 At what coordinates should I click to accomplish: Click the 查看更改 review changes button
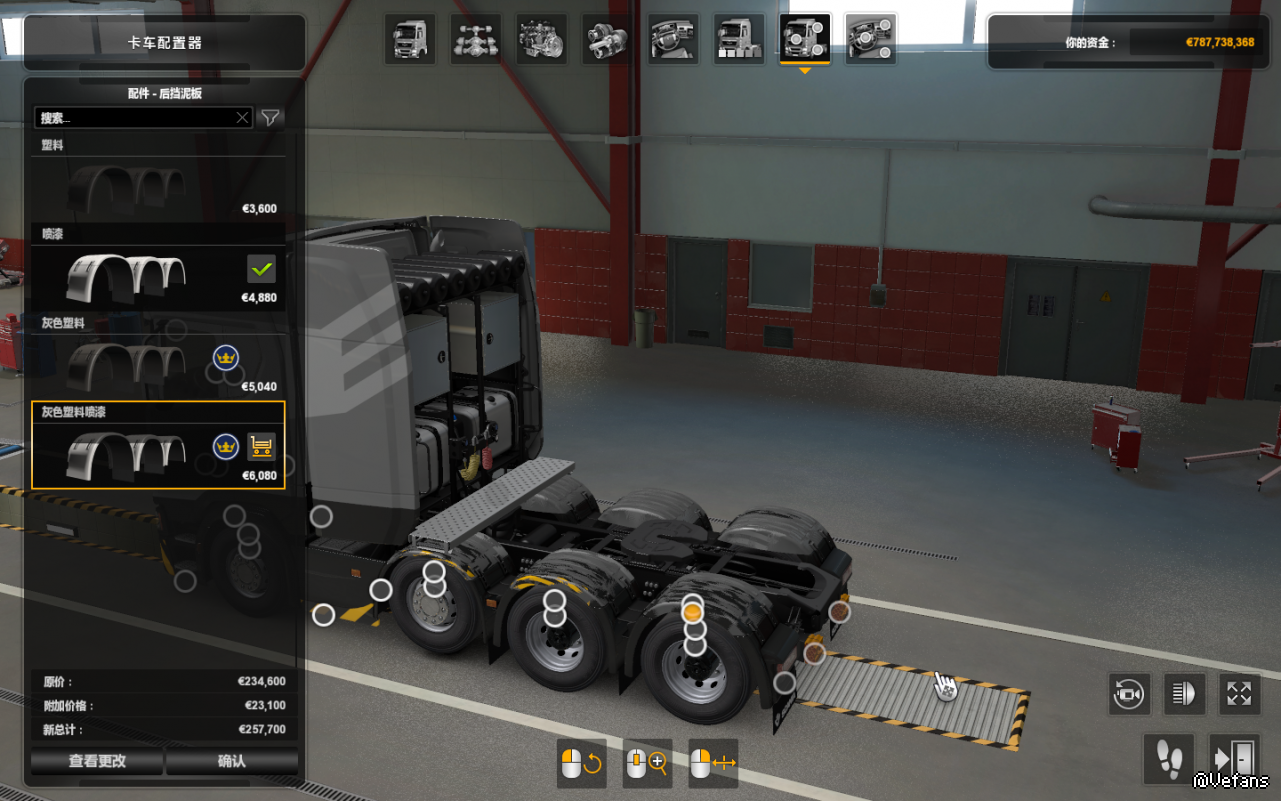pos(97,761)
